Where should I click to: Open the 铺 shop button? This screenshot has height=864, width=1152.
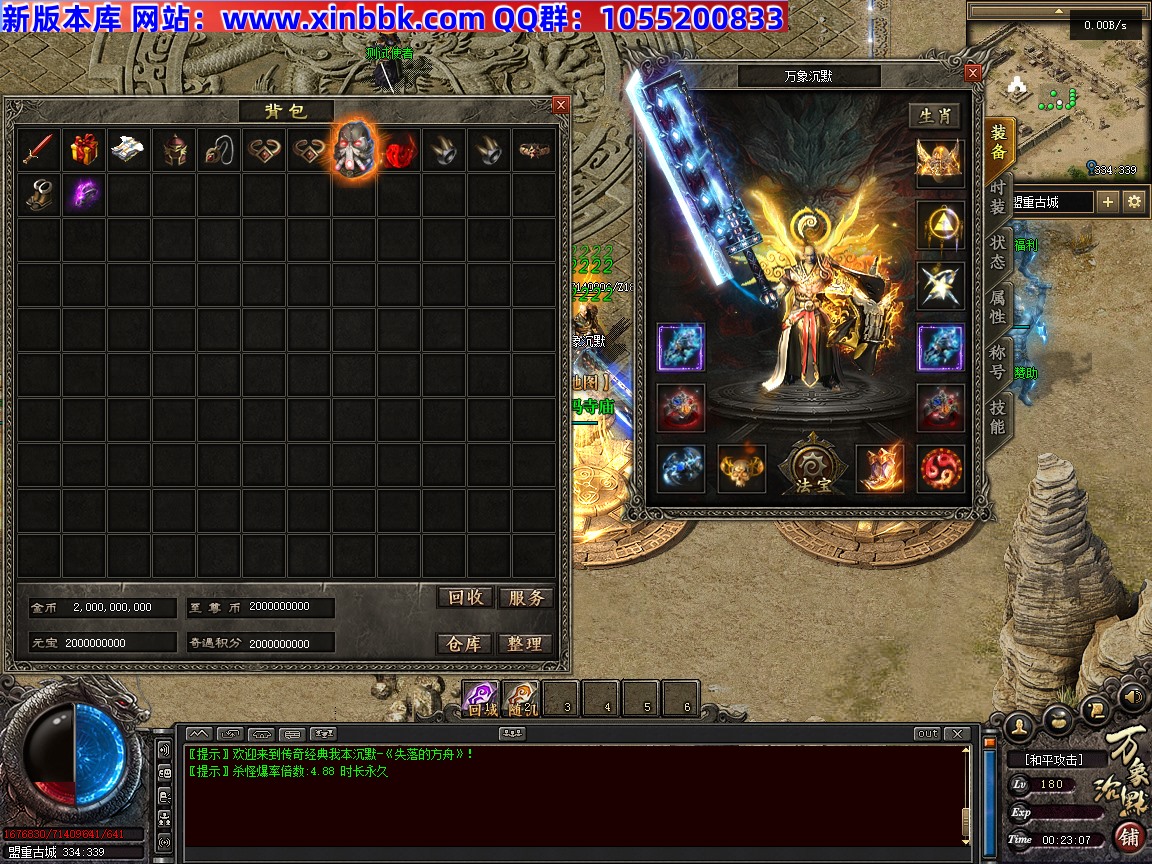tap(1129, 836)
